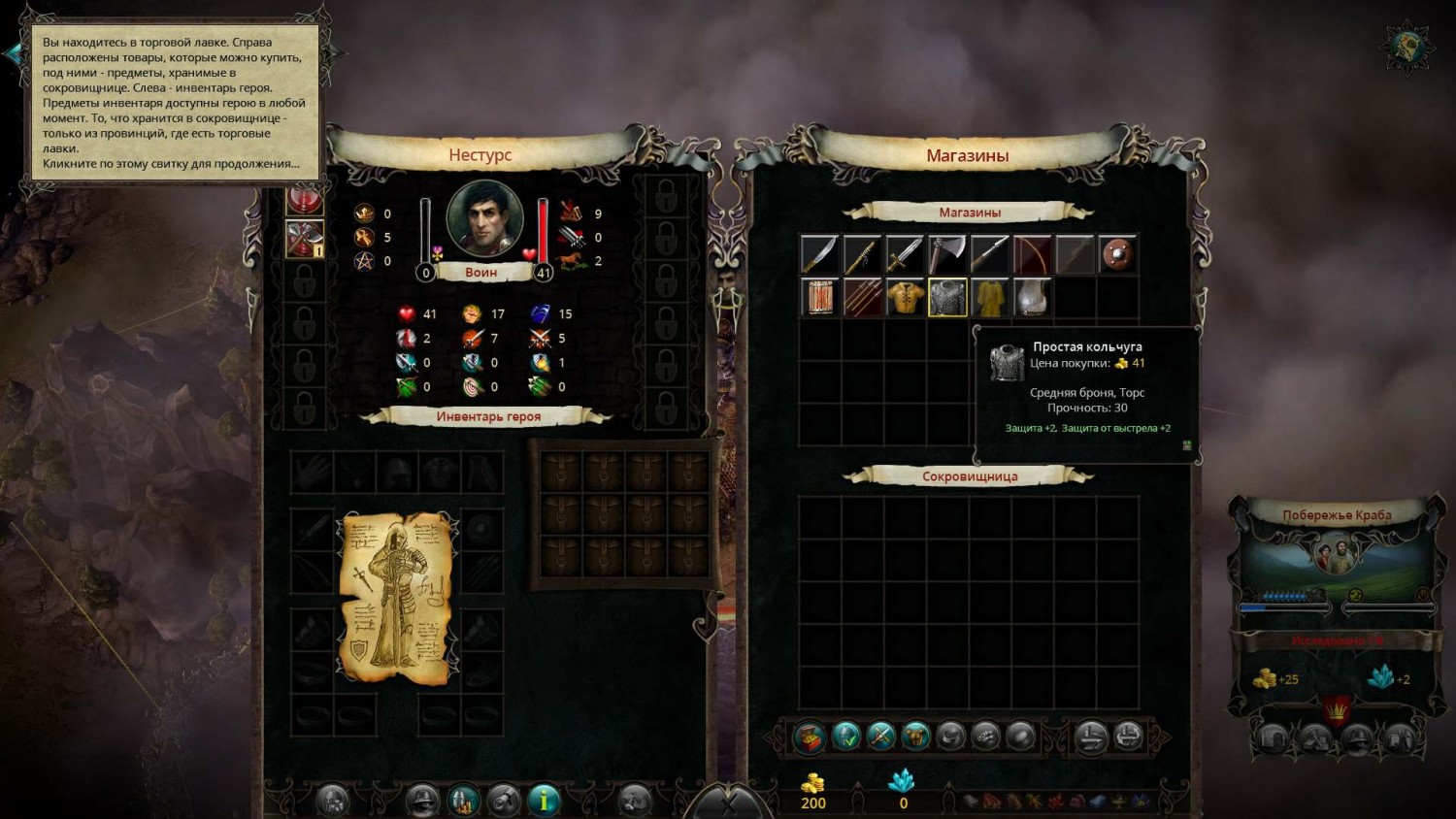This screenshot has width=1456, height=819.
Task: Select the battle axe shop item
Action: pyautogui.click(x=947, y=254)
